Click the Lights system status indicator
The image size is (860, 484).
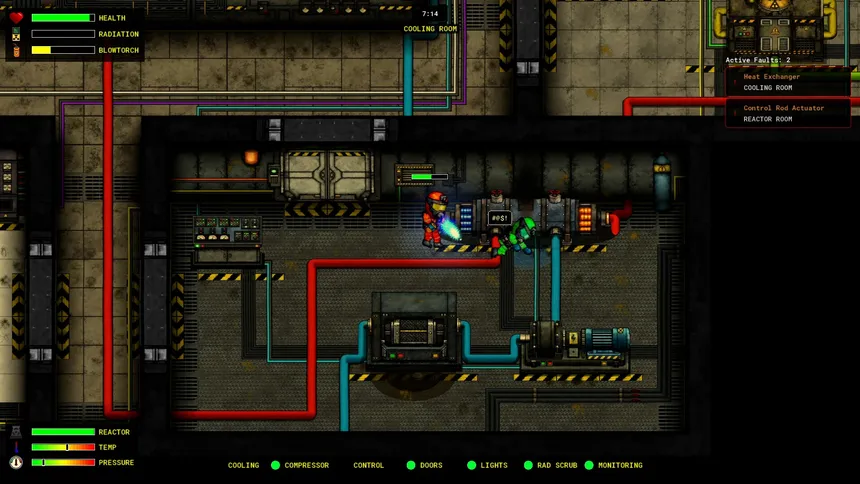pos(472,465)
